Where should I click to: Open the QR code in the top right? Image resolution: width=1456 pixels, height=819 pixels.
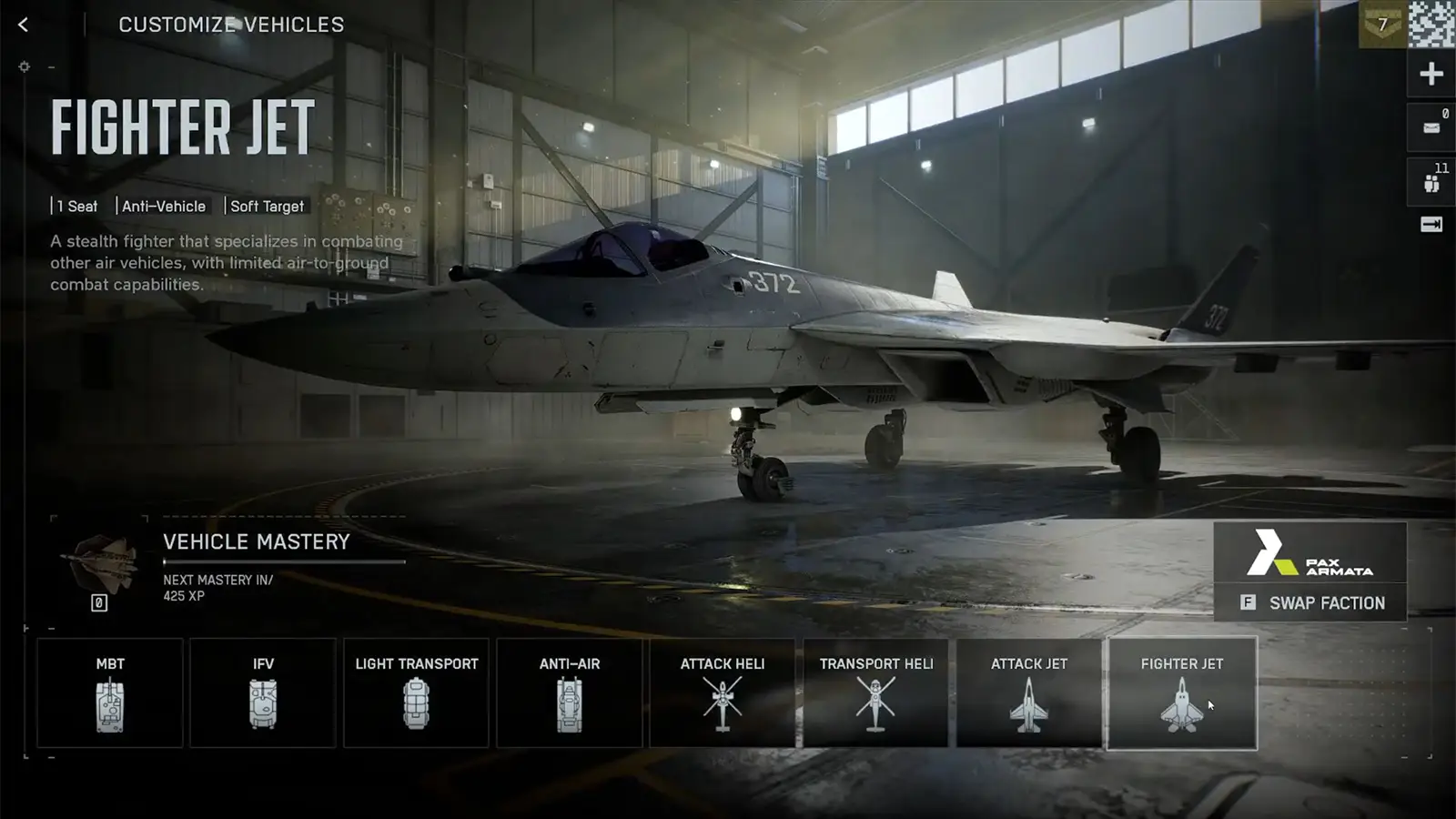tap(1434, 25)
